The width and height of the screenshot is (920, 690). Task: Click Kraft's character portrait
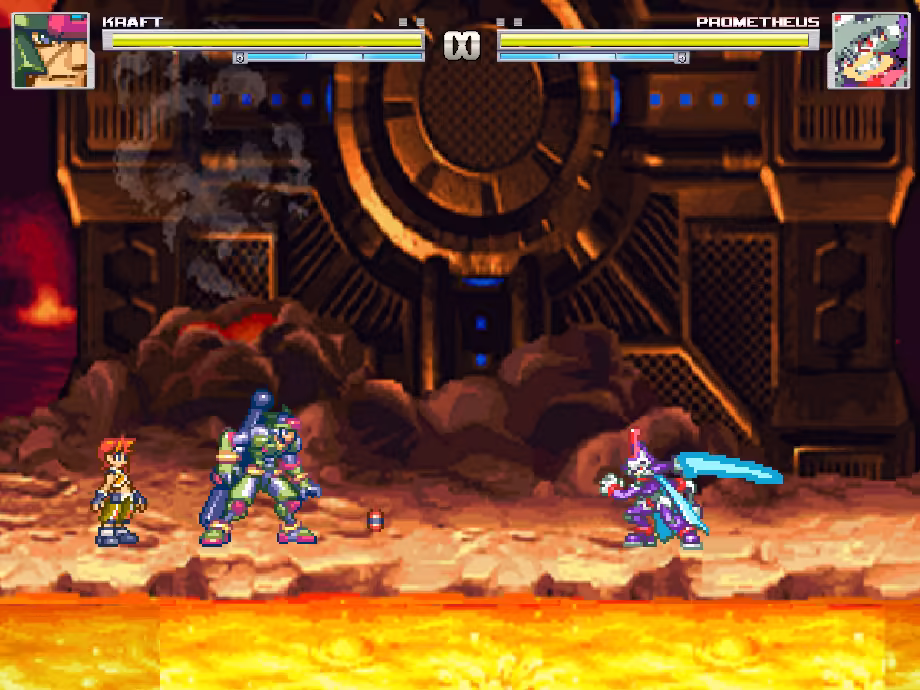click(x=52, y=50)
